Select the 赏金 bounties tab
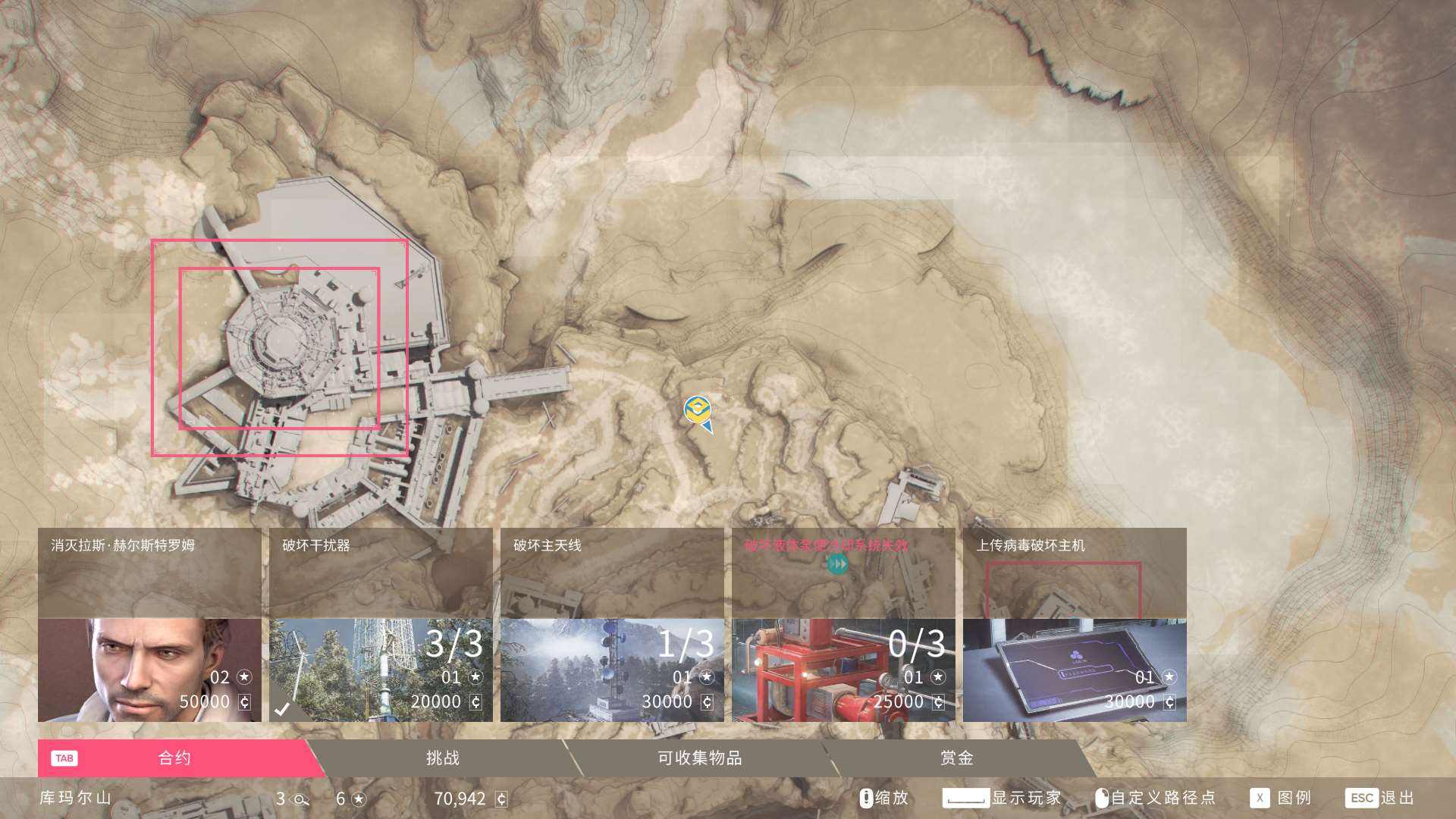This screenshot has width=1456, height=819. (x=957, y=757)
